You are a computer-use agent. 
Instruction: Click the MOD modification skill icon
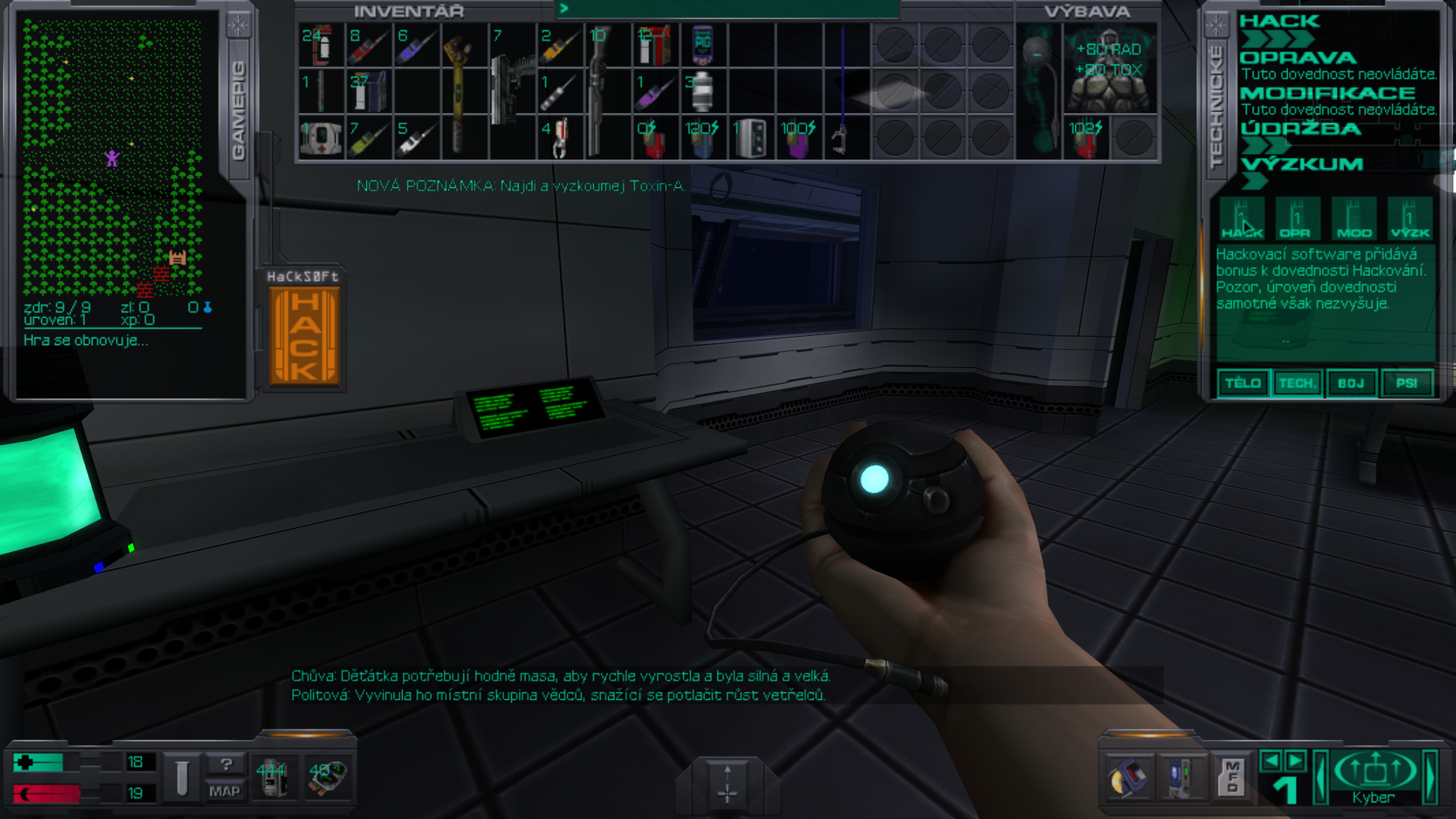point(1353,220)
